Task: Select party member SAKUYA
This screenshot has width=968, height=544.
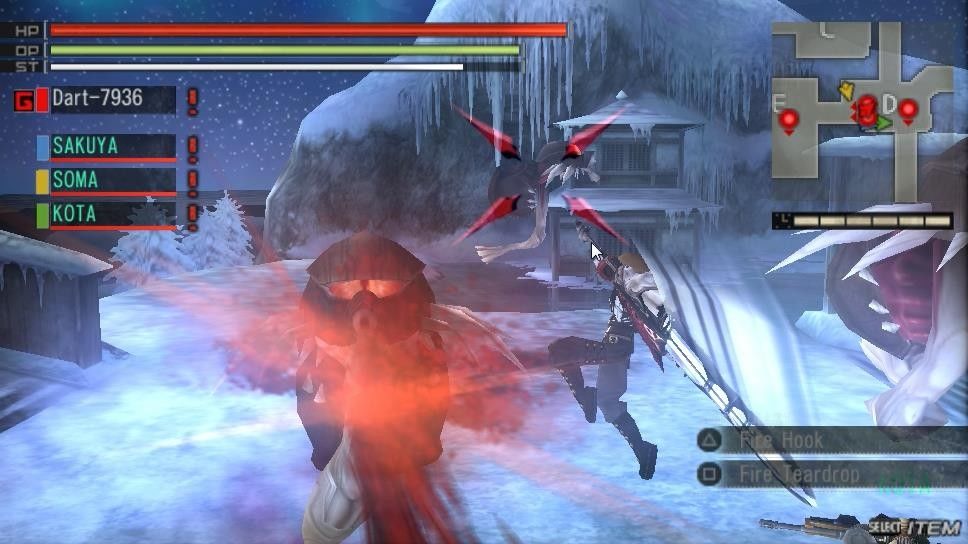Action: (x=106, y=146)
